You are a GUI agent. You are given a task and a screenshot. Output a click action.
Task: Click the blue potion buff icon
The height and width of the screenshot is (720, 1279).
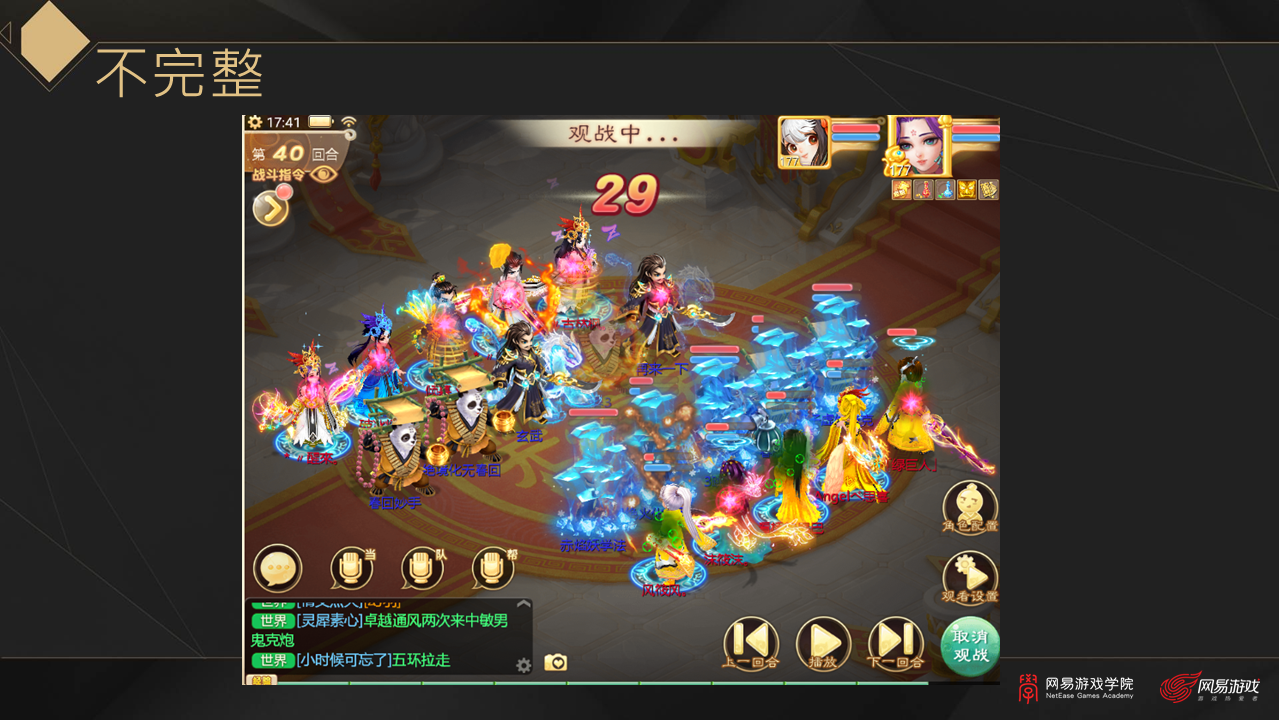[x=945, y=190]
